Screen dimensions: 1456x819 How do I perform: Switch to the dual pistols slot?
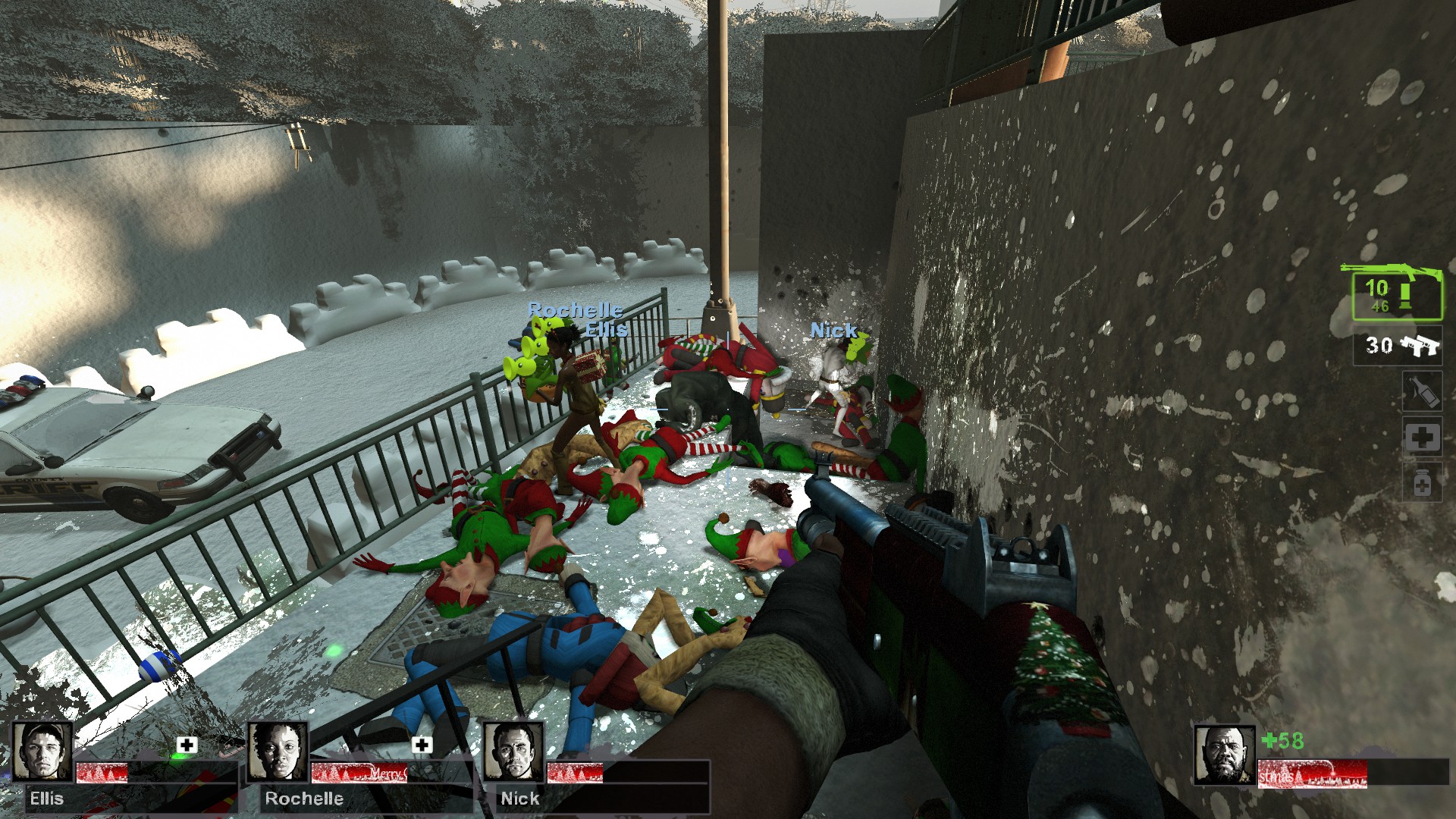(1397, 347)
